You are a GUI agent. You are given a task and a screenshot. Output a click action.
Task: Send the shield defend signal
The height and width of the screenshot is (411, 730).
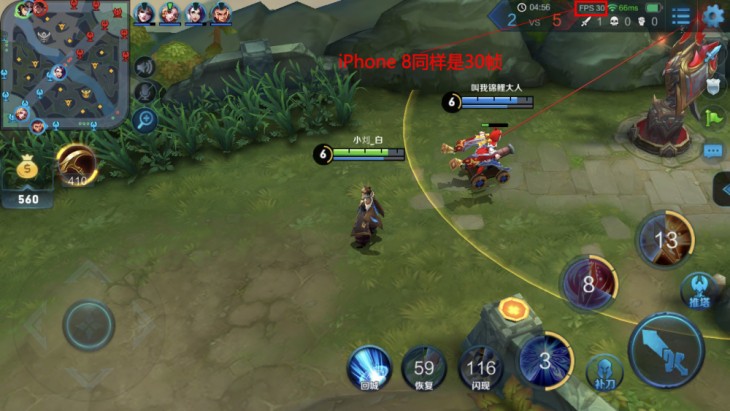click(713, 86)
